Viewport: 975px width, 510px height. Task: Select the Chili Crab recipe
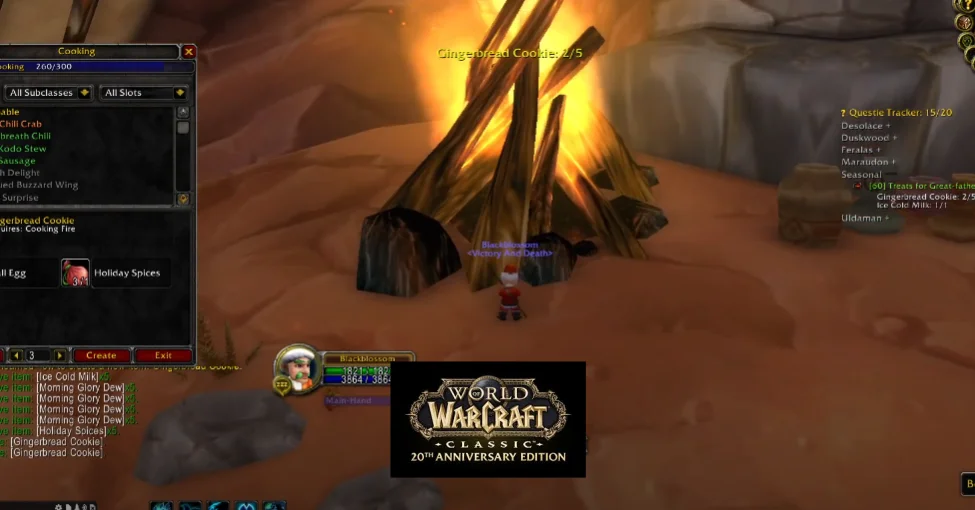pyautogui.click(x=21, y=124)
